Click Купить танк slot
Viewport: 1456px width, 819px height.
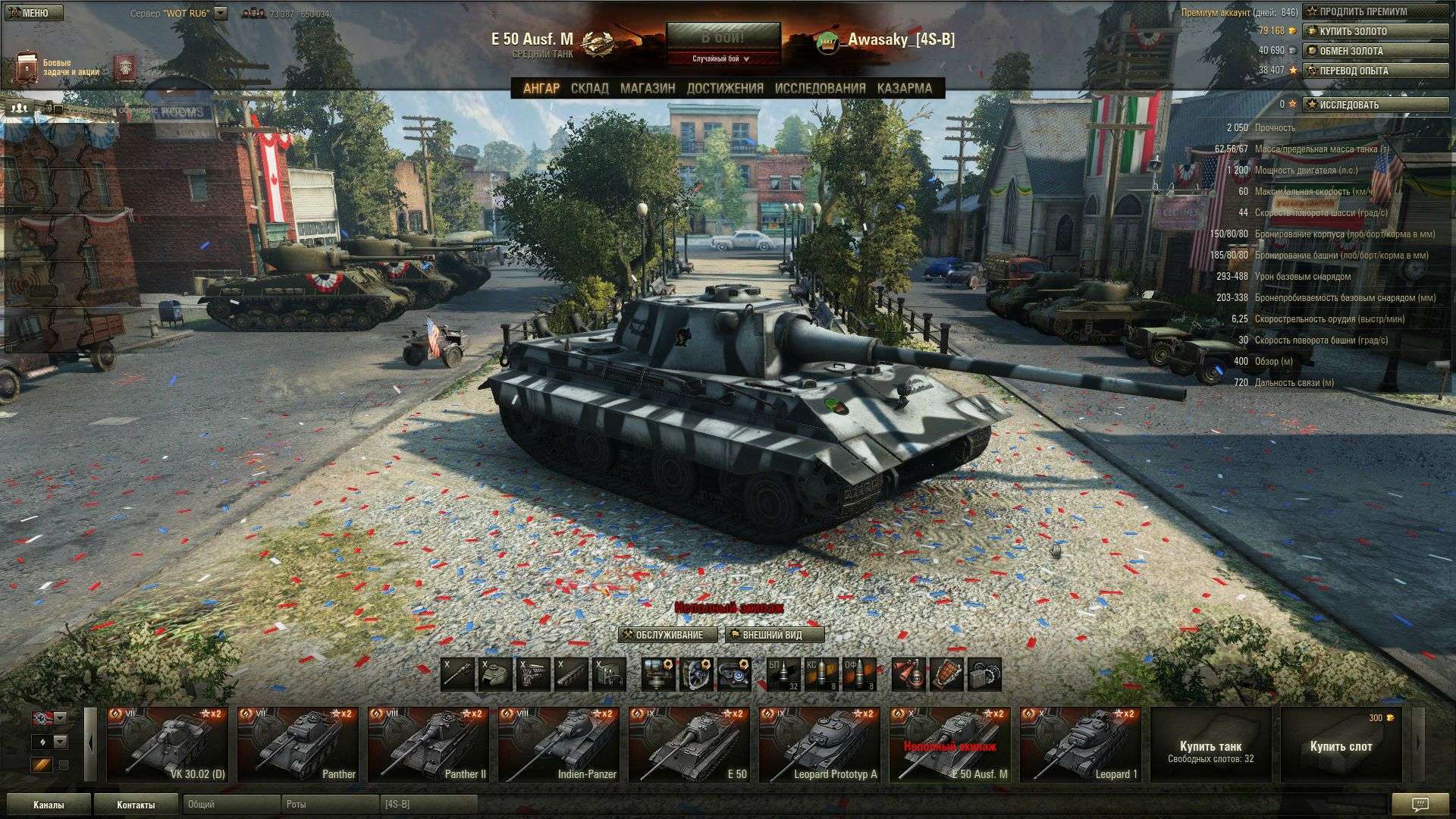tap(1210, 745)
